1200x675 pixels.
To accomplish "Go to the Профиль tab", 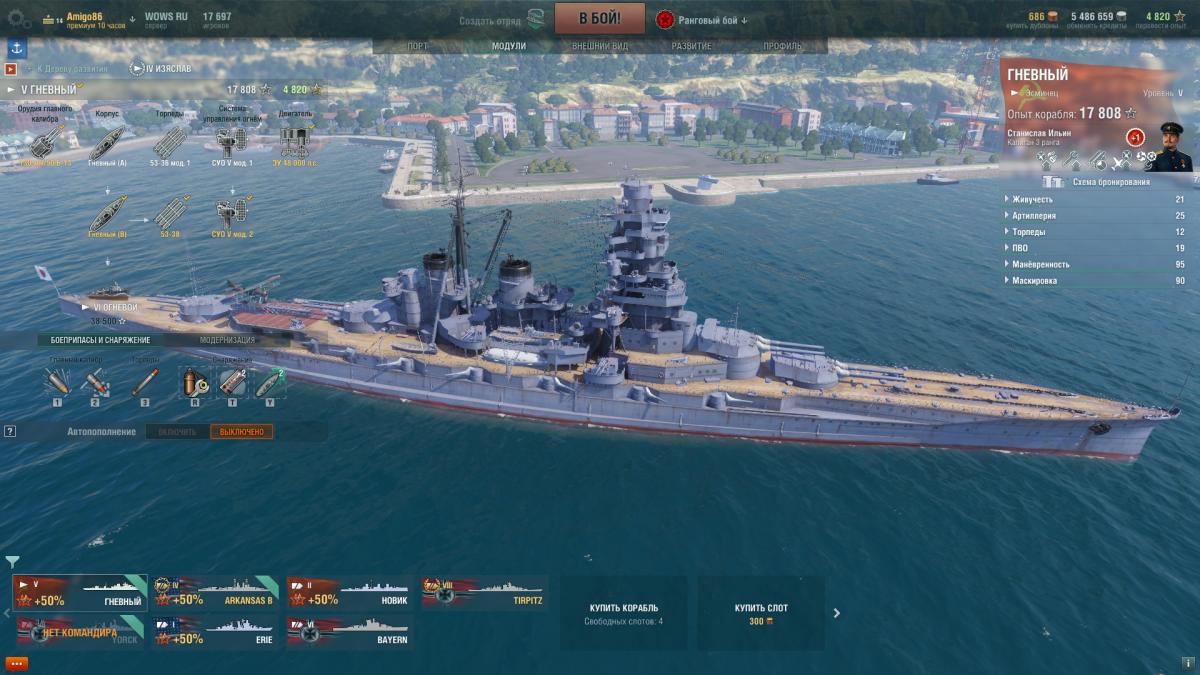I will click(782, 46).
